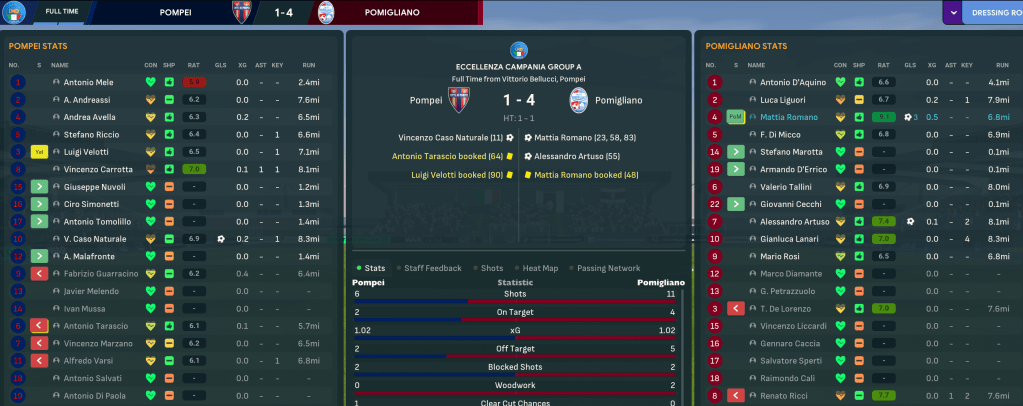The image size is (1023, 406).
Task: Click the Pompei club crest beside score
Action: pyautogui.click(x=458, y=100)
